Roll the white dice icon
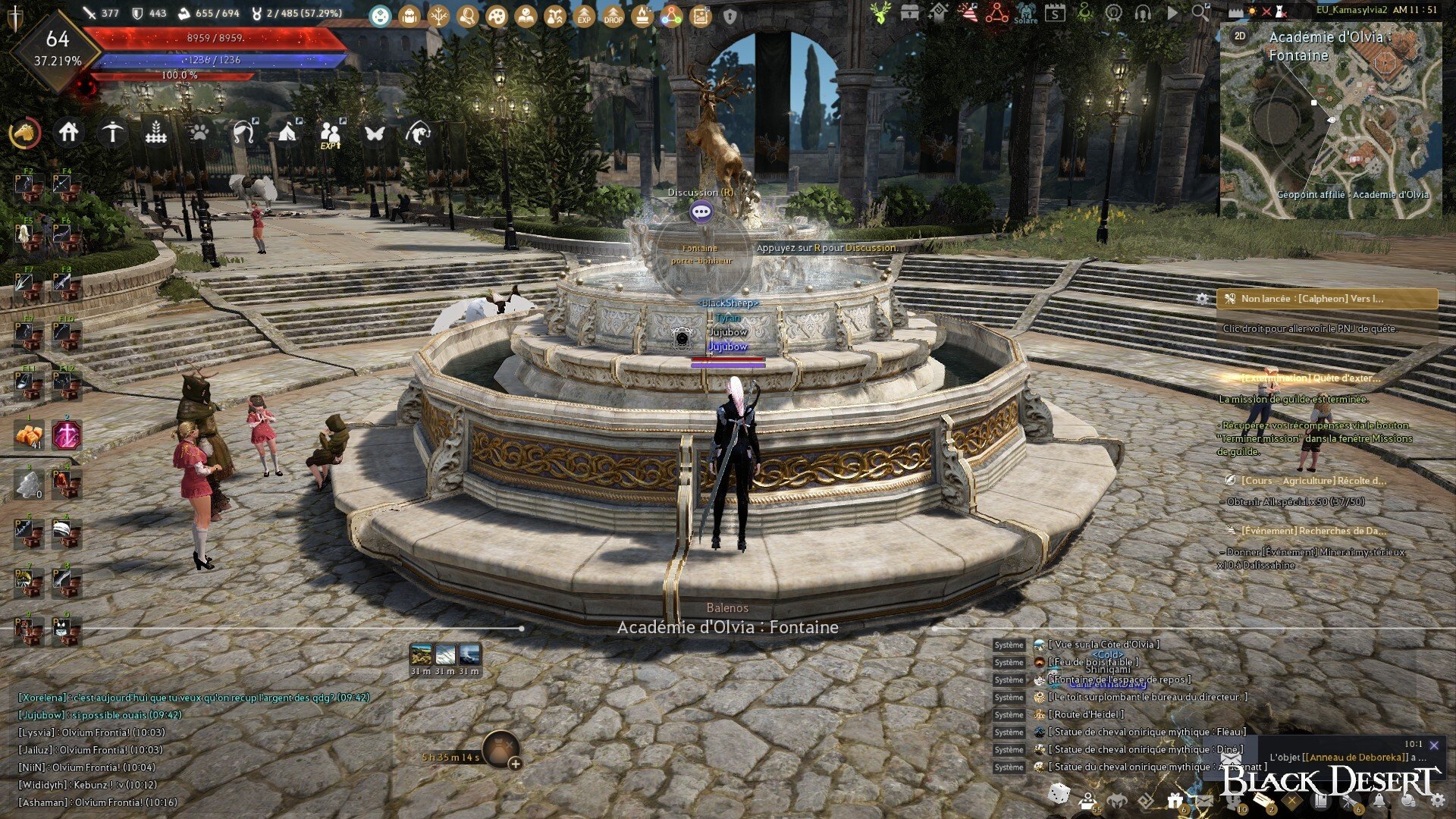 (1059, 794)
